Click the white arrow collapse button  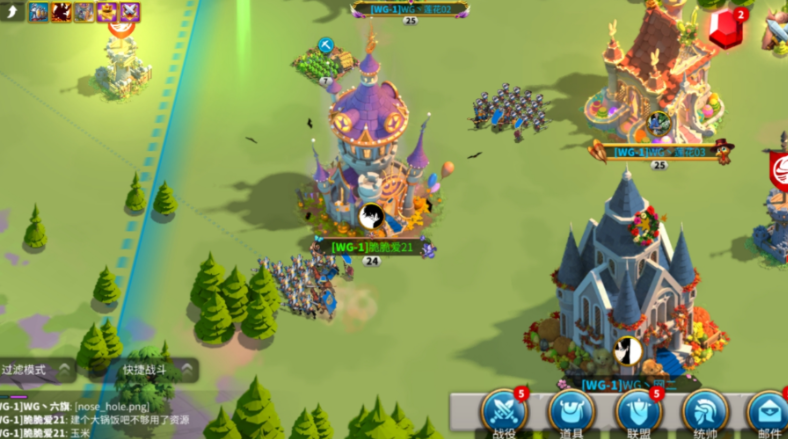click(x=12, y=12)
